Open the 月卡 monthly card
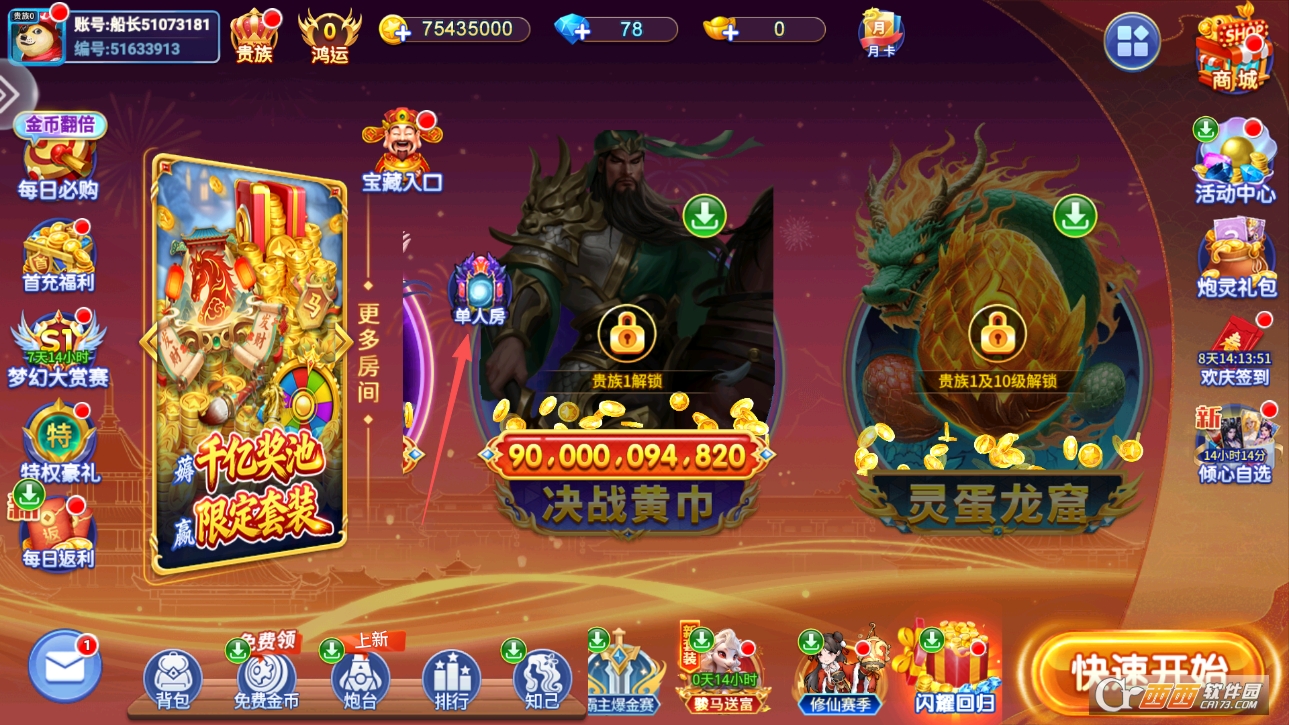The height and width of the screenshot is (725, 1289). coord(881,32)
